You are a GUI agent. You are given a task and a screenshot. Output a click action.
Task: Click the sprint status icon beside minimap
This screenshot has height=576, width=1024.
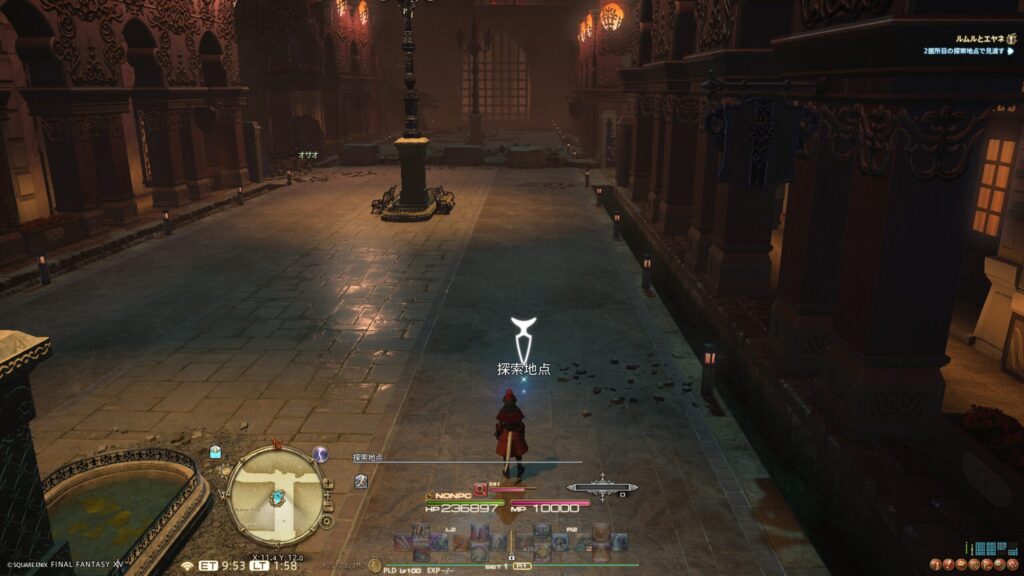[361, 482]
